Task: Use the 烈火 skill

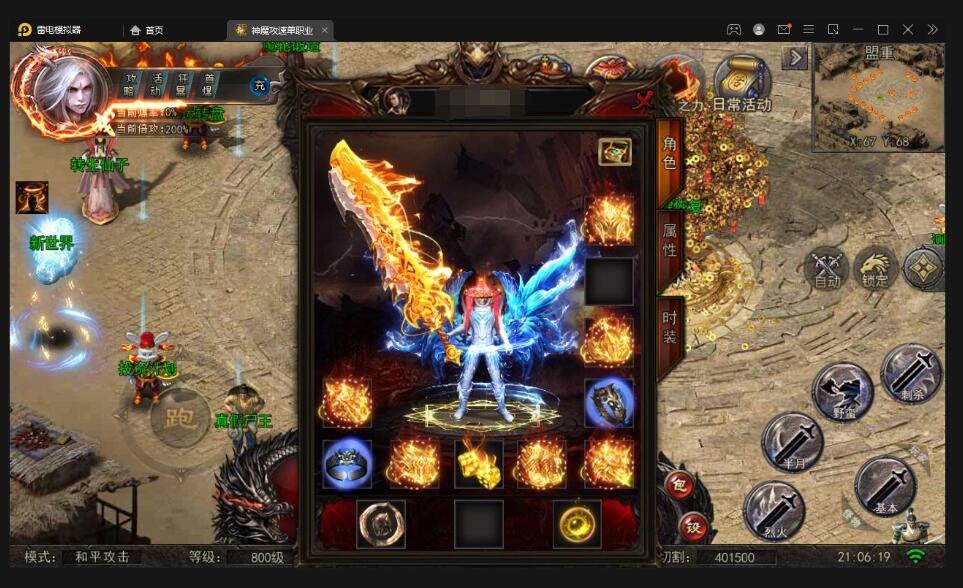Action: pos(774,510)
